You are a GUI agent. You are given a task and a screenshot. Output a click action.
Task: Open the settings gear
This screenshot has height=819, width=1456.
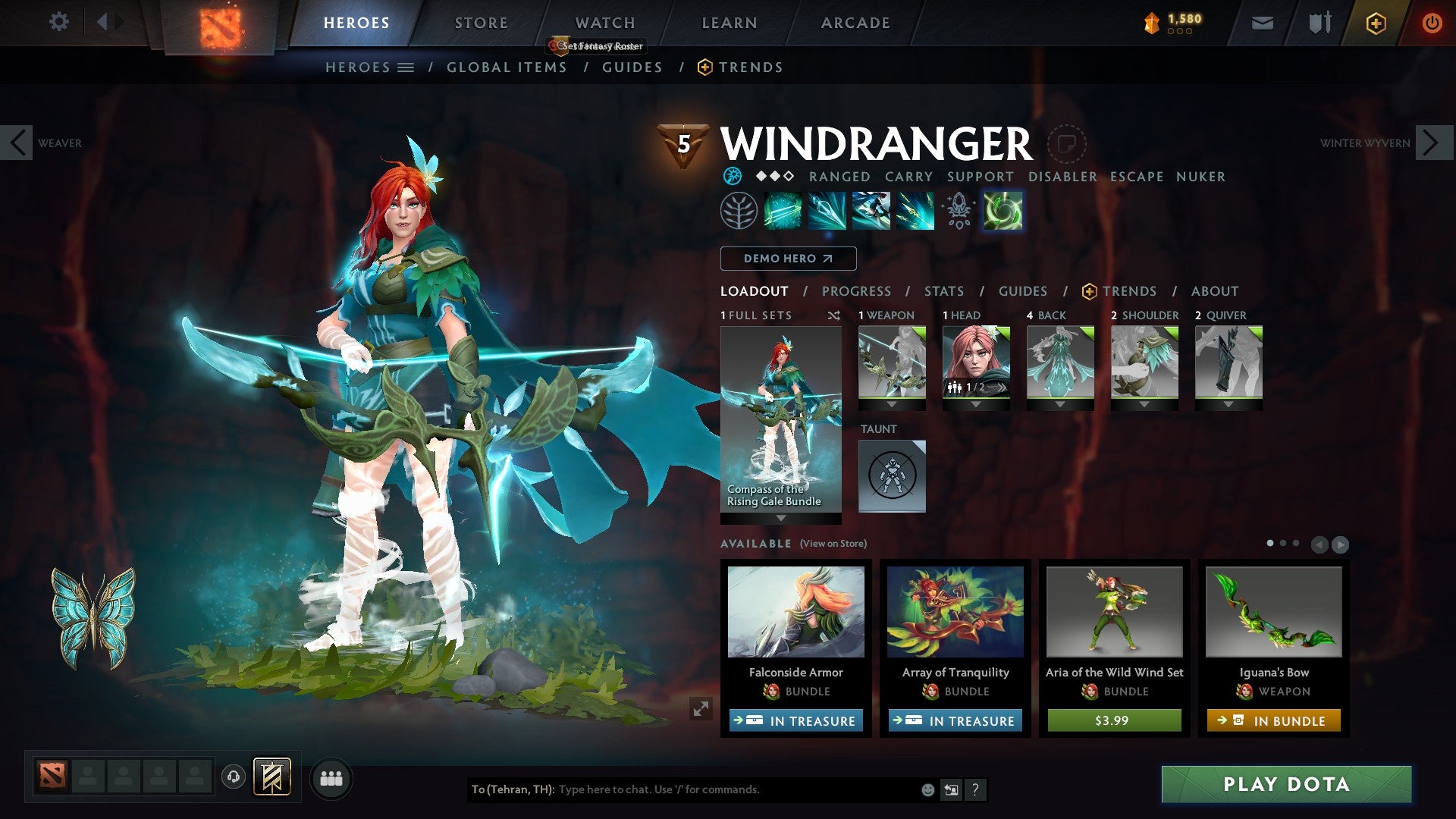[58, 22]
